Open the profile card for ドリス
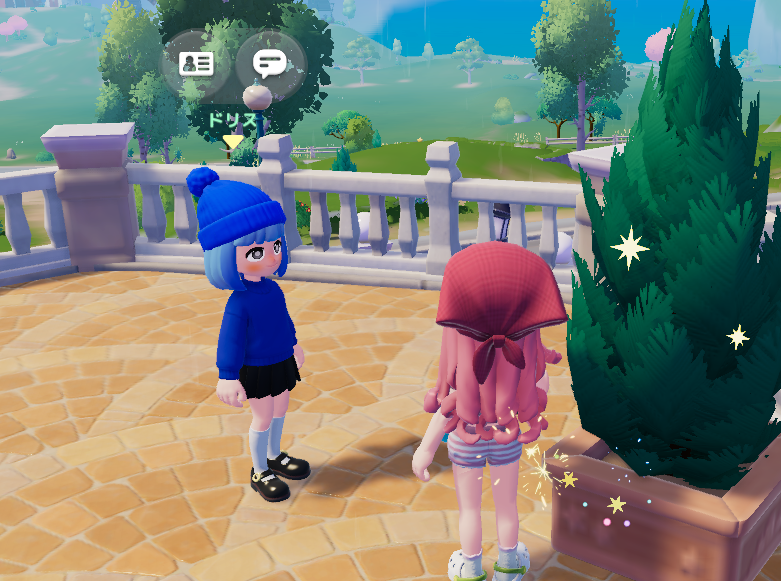 tap(196, 64)
